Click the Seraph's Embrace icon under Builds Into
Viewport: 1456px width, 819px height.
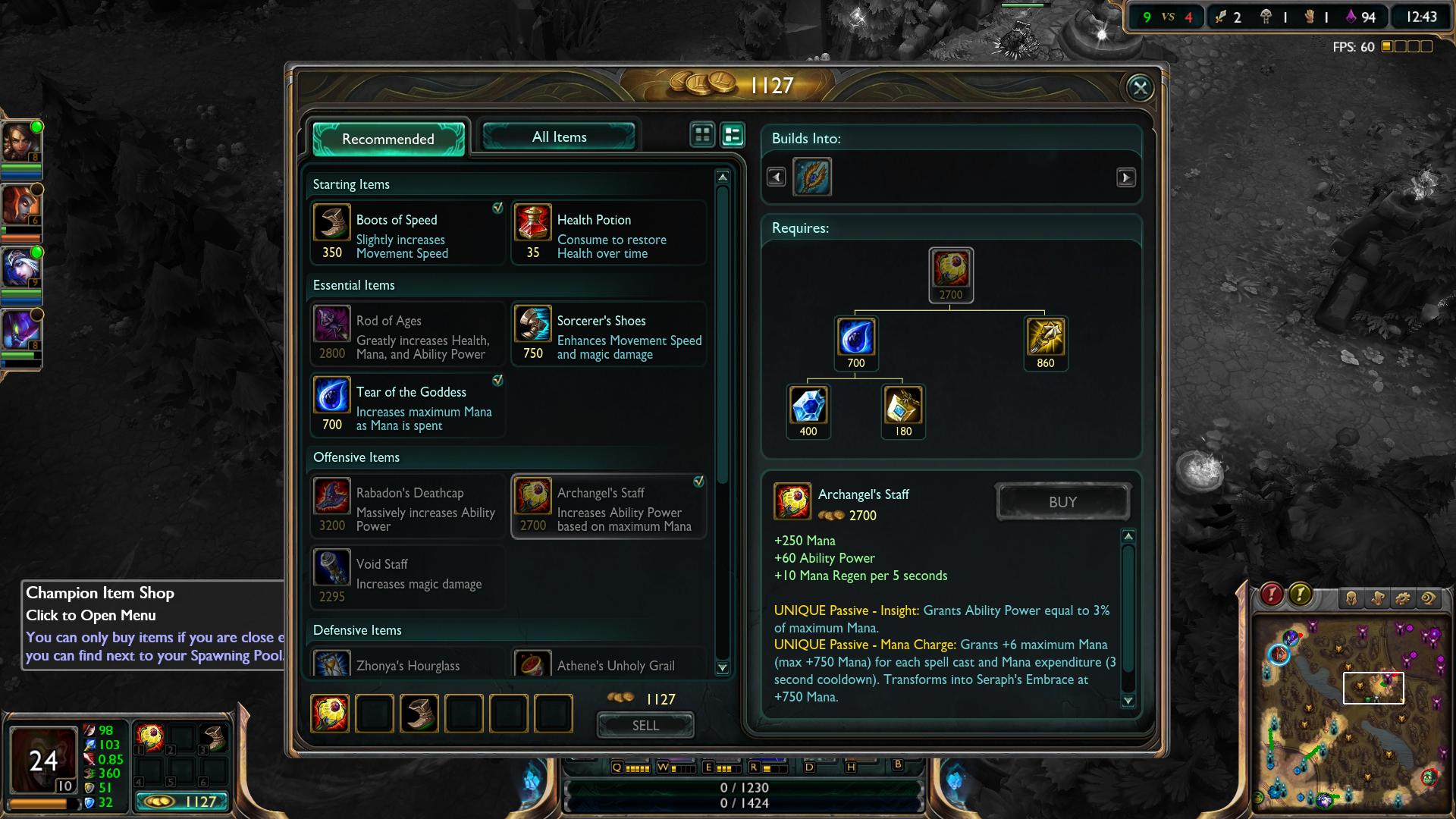pyautogui.click(x=812, y=177)
